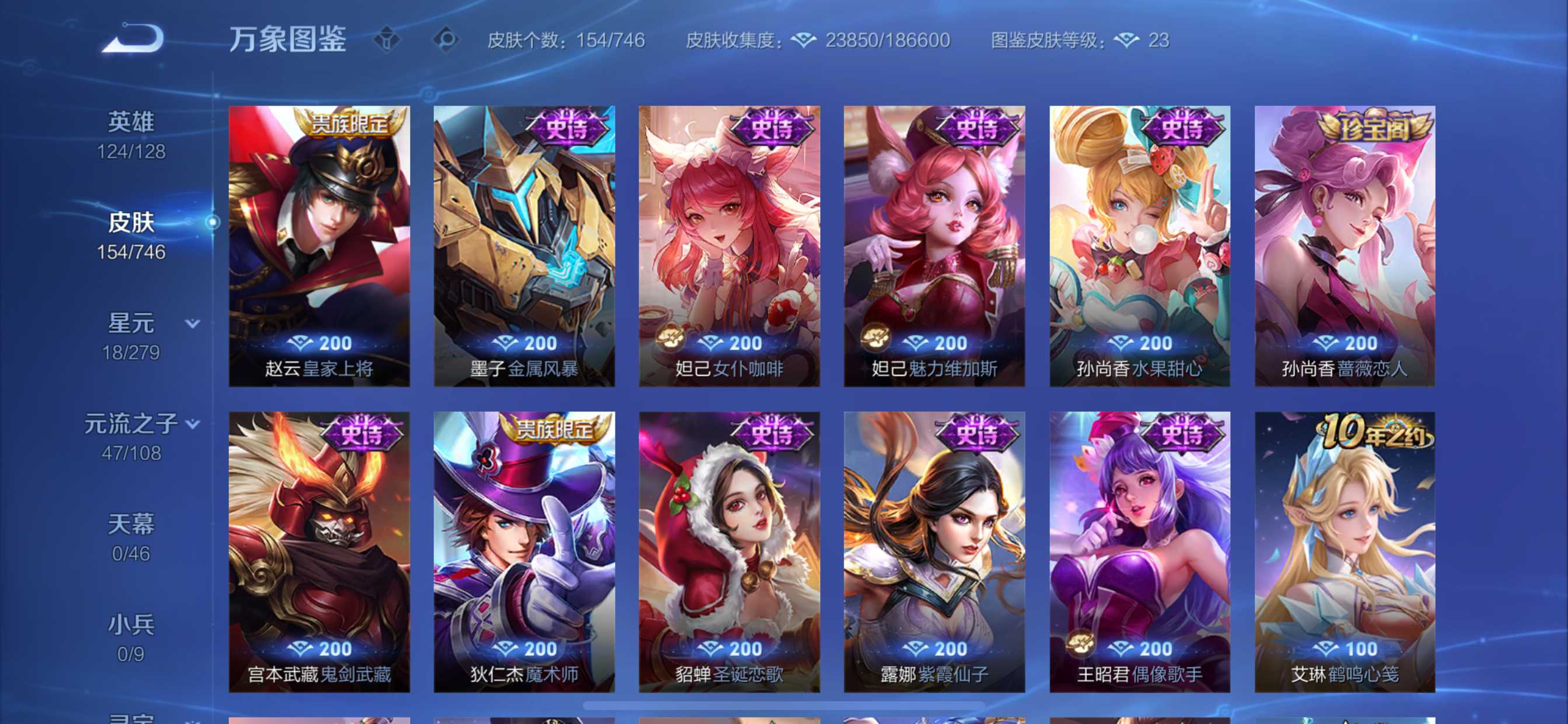Expand the 元流之子 category chevron
This screenshot has width=1568, height=724.
tap(192, 424)
